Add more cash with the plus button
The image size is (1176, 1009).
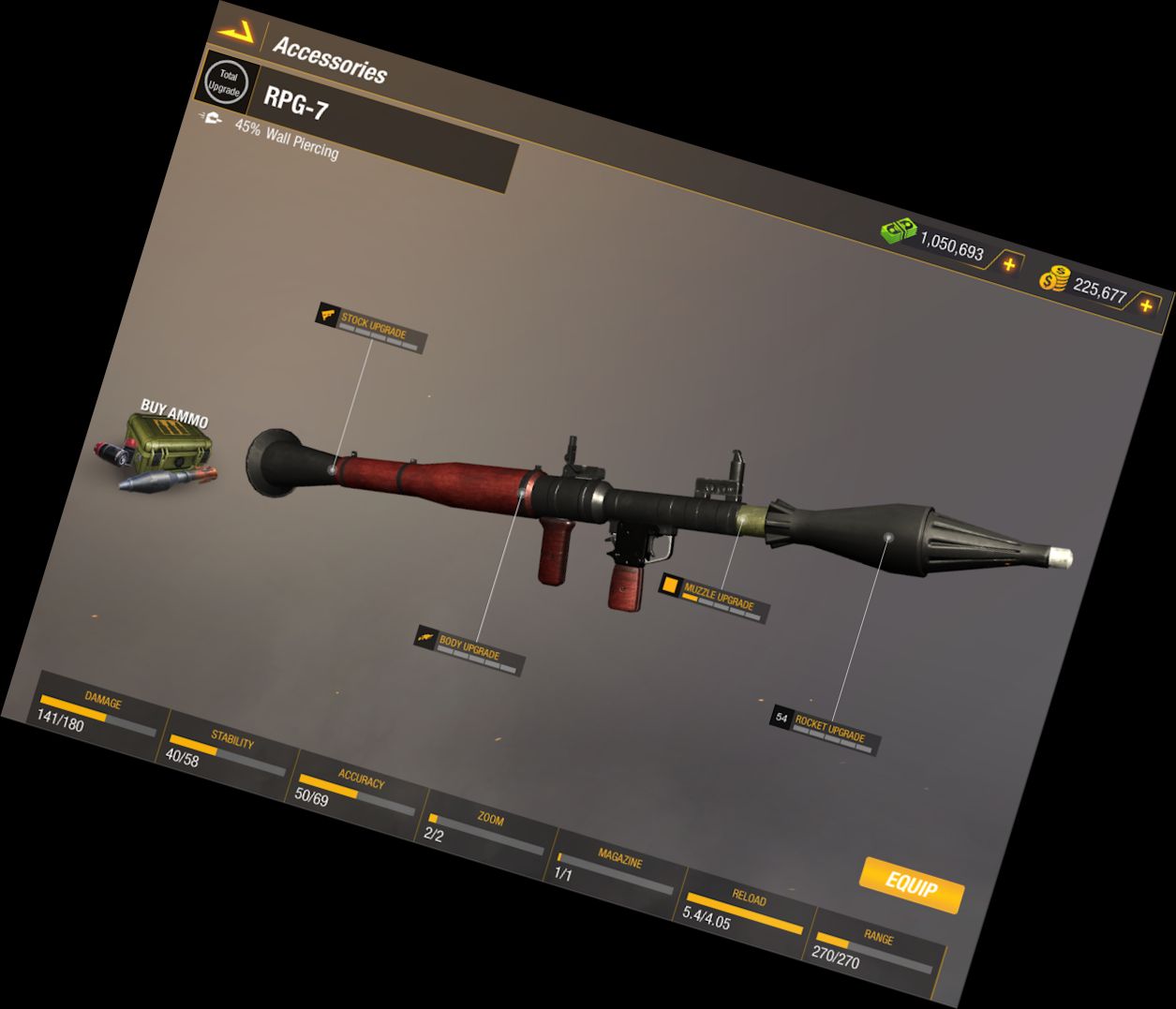[x=1008, y=265]
